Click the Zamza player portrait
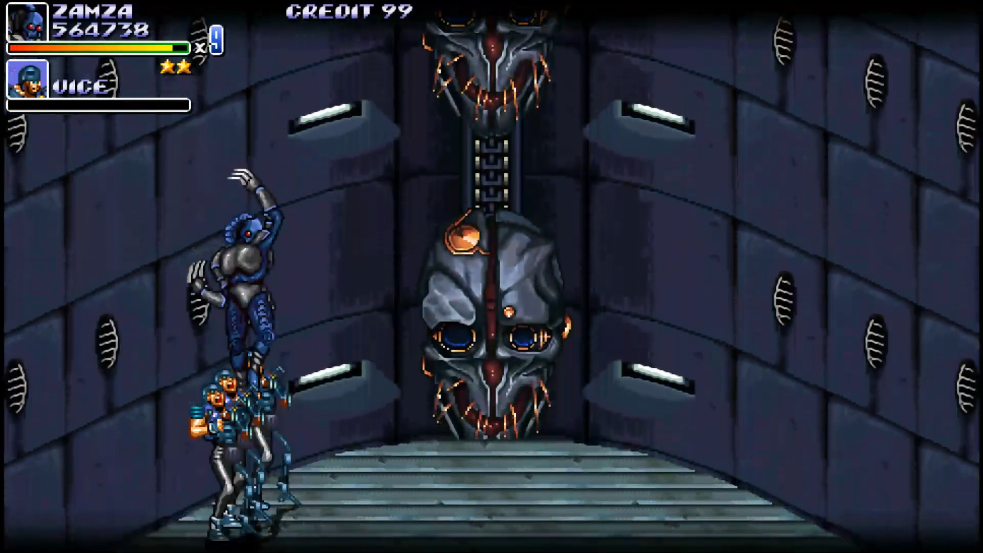 (27, 21)
